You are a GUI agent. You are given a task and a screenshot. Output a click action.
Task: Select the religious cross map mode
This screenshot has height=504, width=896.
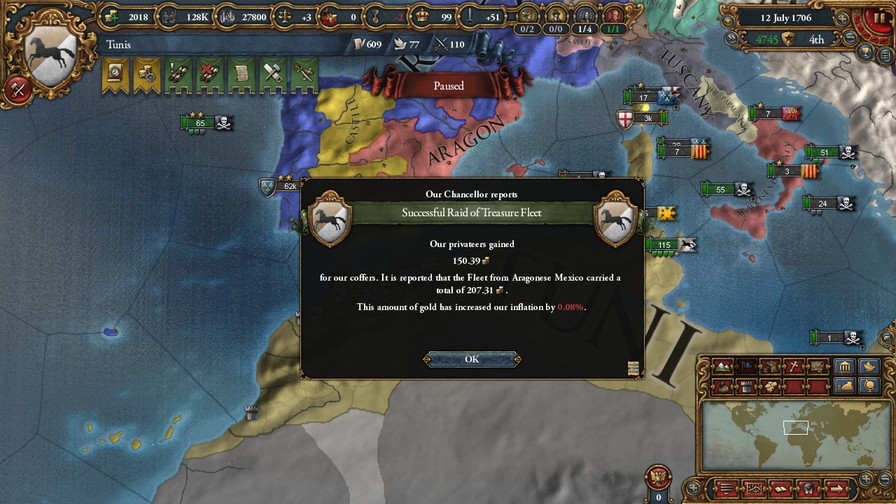point(795,366)
